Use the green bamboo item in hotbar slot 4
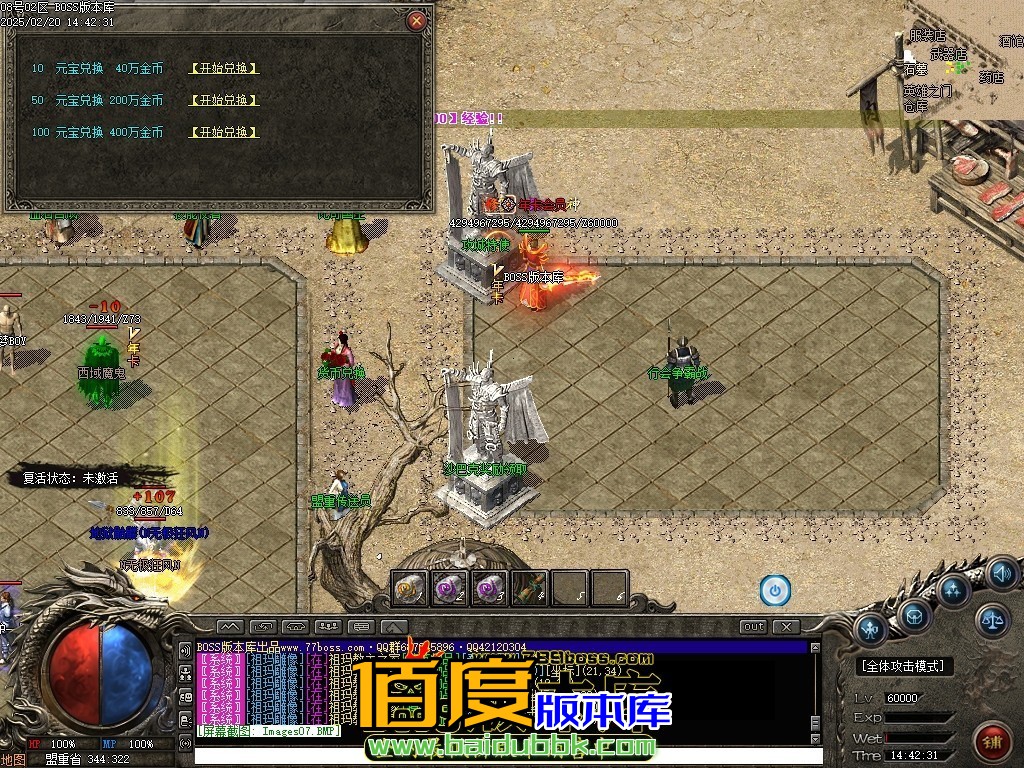The image size is (1024, 768). tap(529, 589)
